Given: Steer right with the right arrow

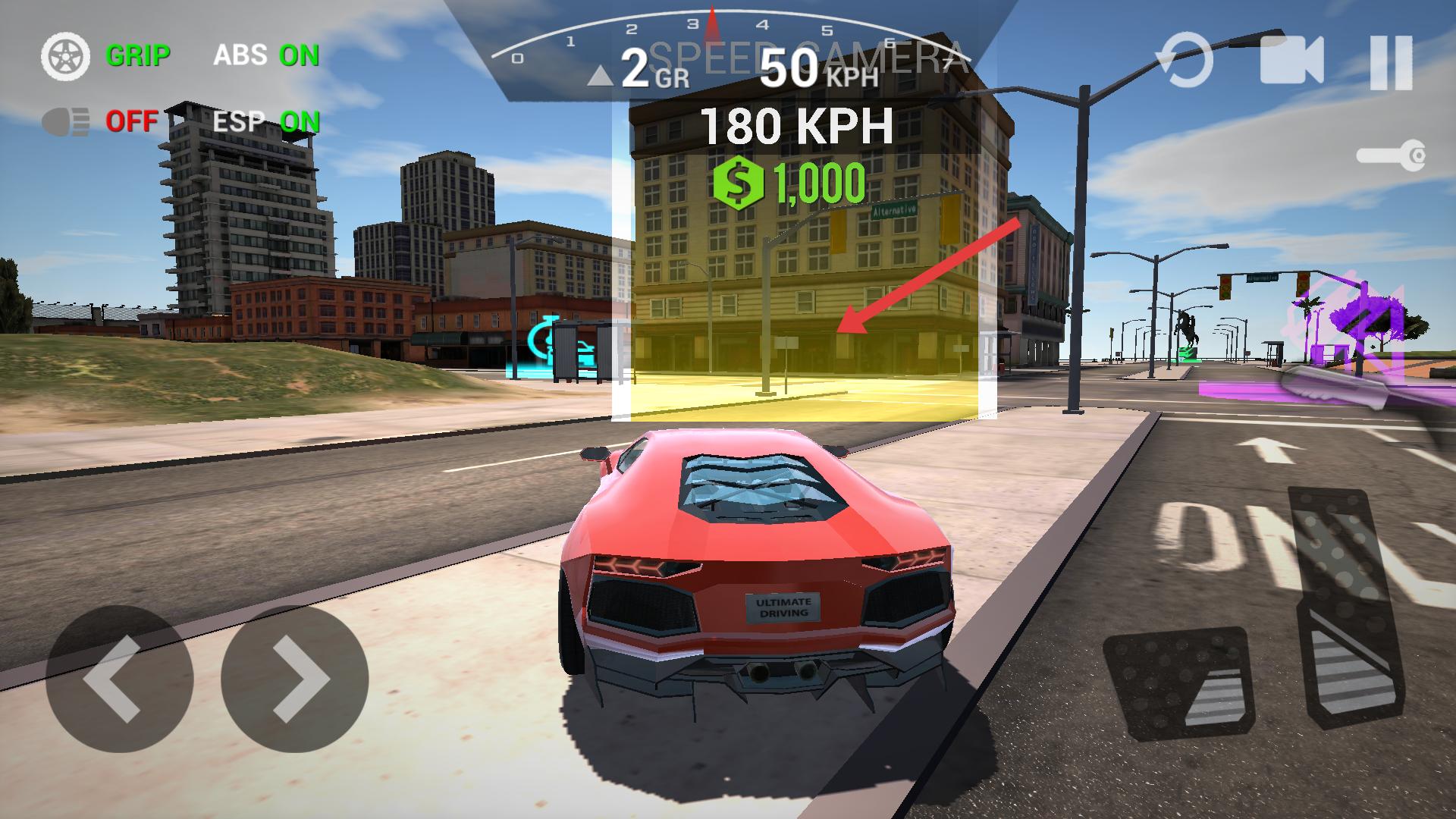Looking at the screenshot, I should [295, 679].
